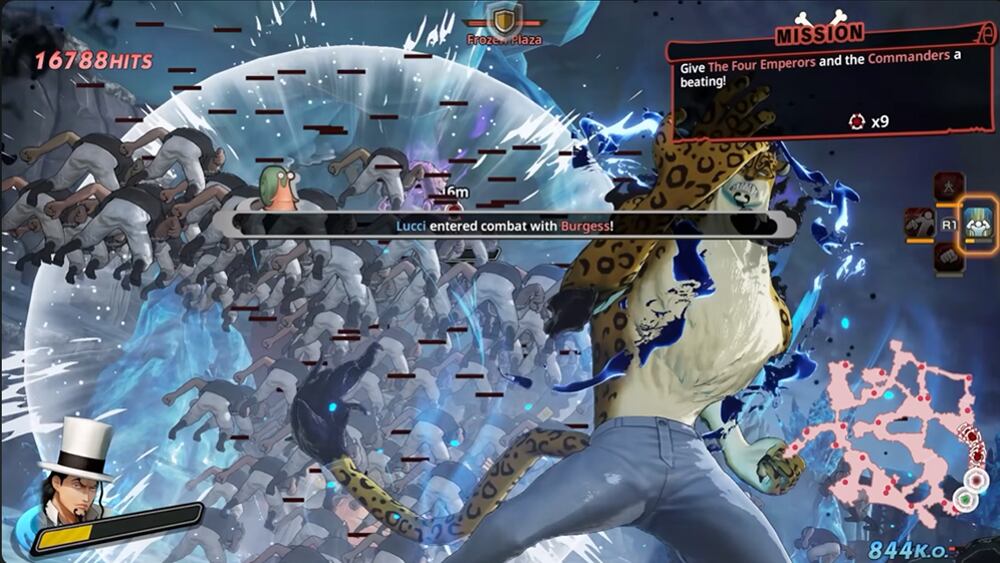Click the green ally marker on minimap
The width and height of the screenshot is (1000, 563).
pos(966,497)
